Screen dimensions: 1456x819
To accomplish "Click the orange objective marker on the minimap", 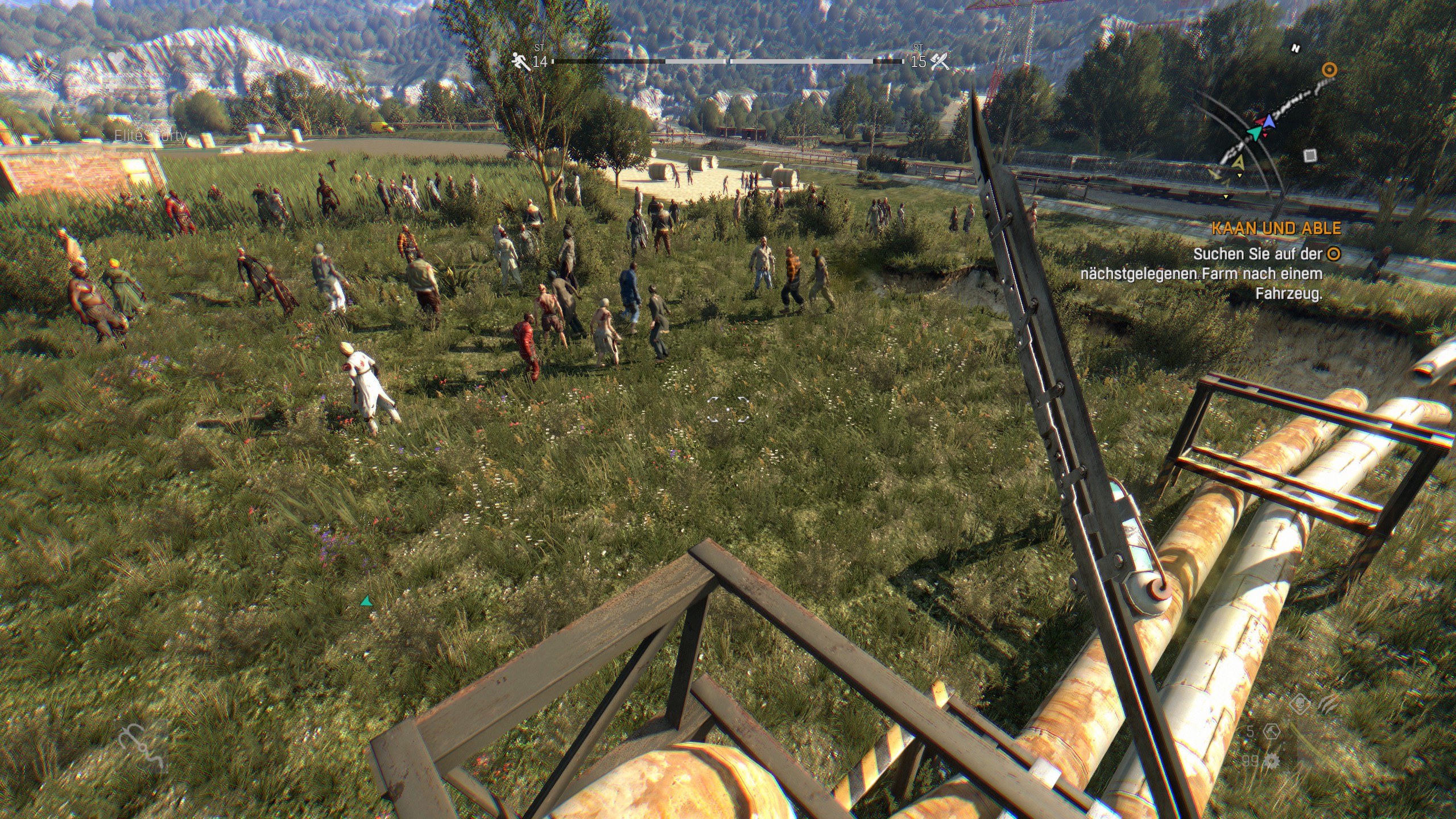I will coord(1329,70).
